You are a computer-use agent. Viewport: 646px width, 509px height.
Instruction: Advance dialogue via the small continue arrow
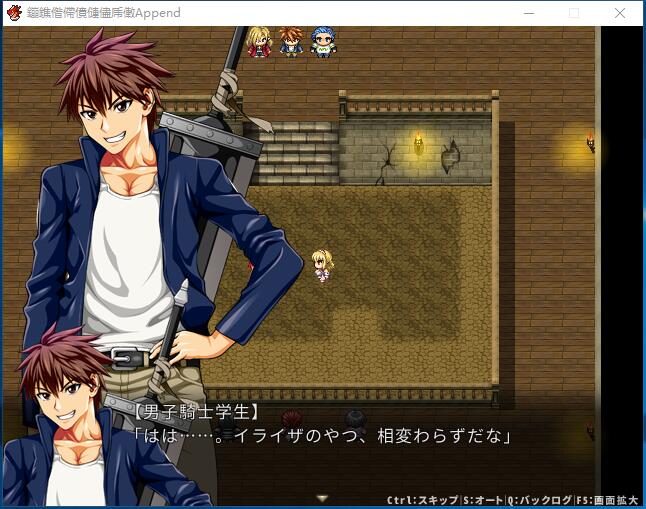(322, 497)
